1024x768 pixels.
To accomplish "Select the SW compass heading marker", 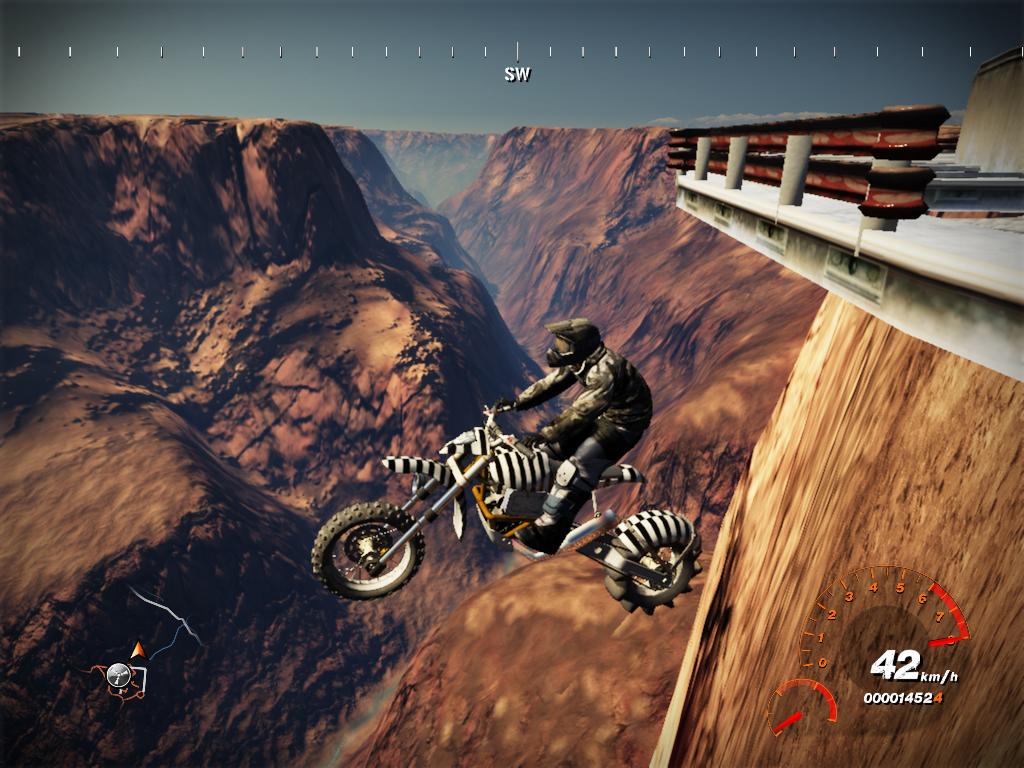I will click(517, 74).
